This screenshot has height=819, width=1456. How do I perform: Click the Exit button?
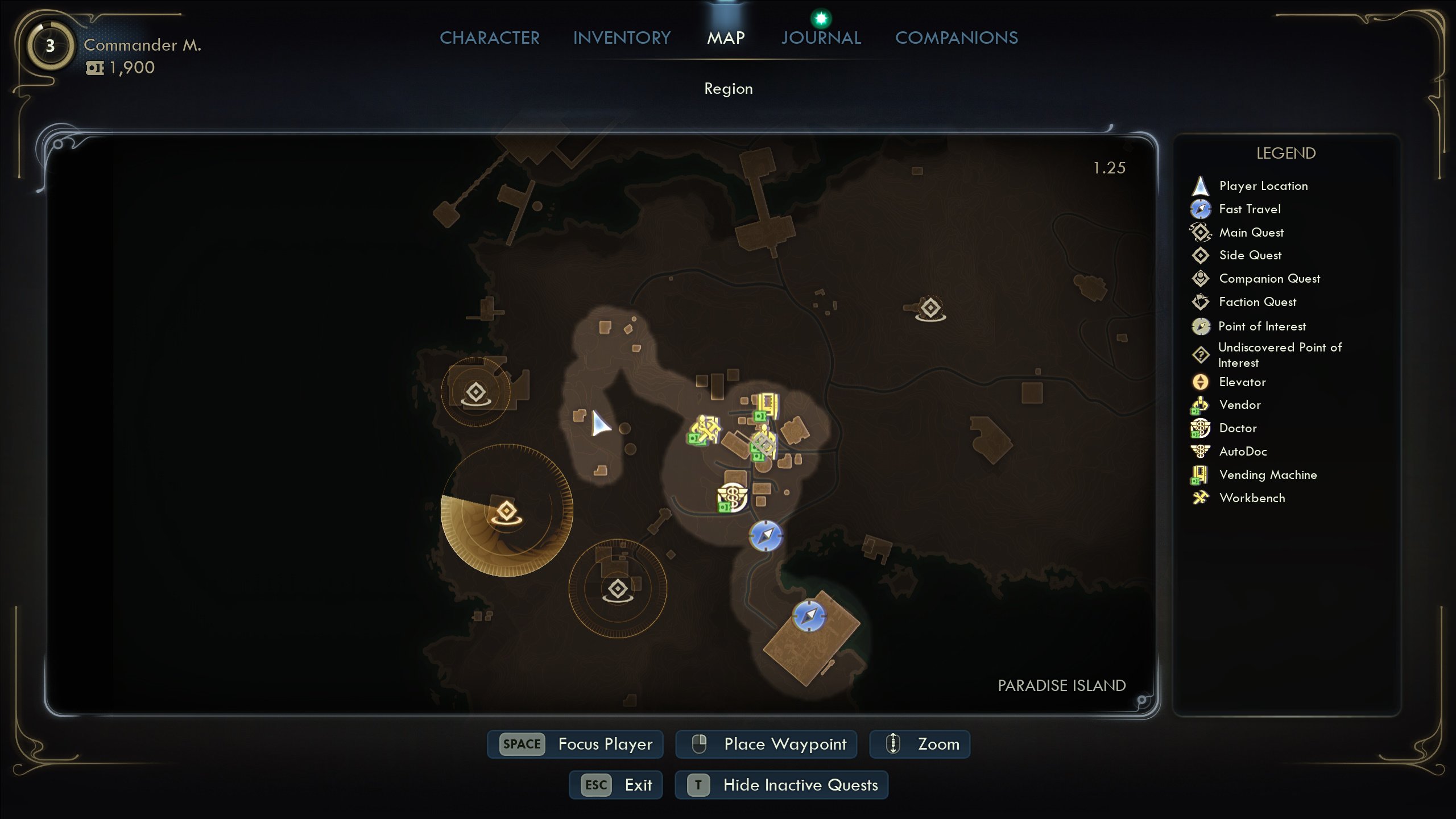pyautogui.click(x=616, y=785)
